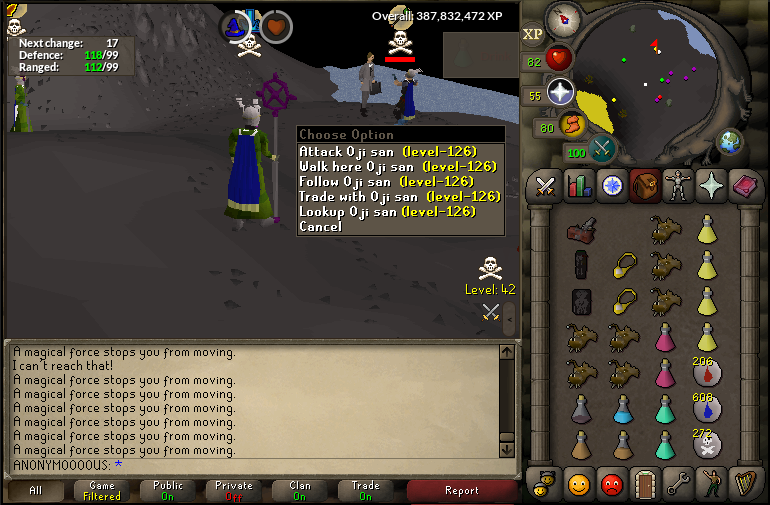
Task: Switch to the Skills bar-chart tab
Action: coord(578,186)
